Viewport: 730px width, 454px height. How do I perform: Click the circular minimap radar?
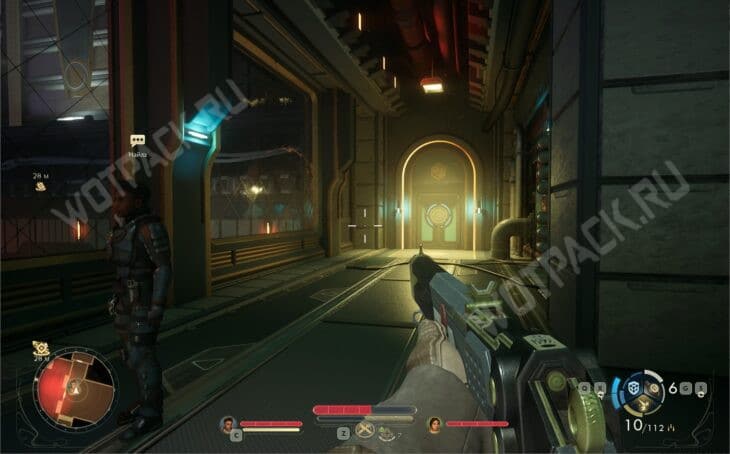coord(75,388)
